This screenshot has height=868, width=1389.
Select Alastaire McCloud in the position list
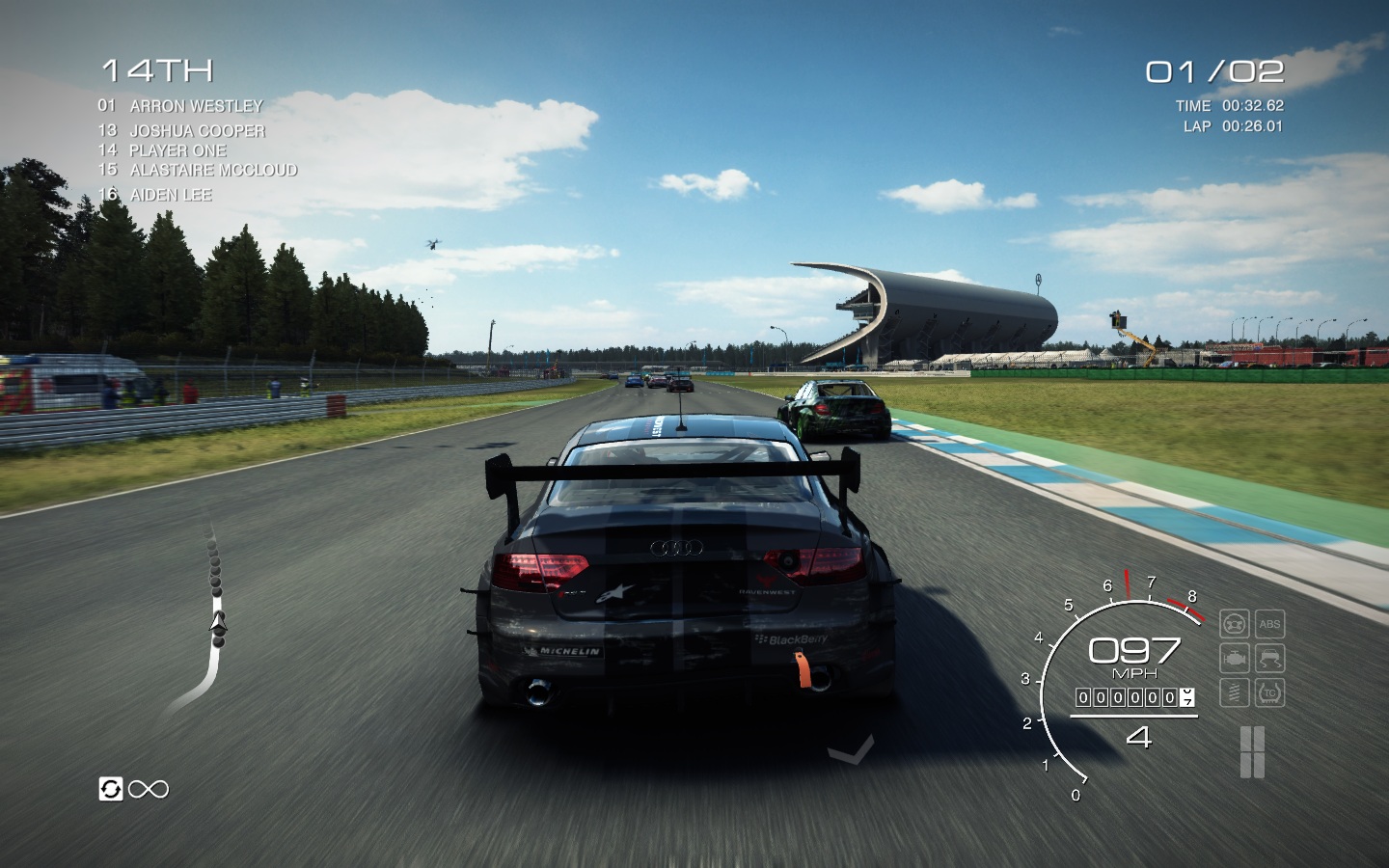click(213, 170)
